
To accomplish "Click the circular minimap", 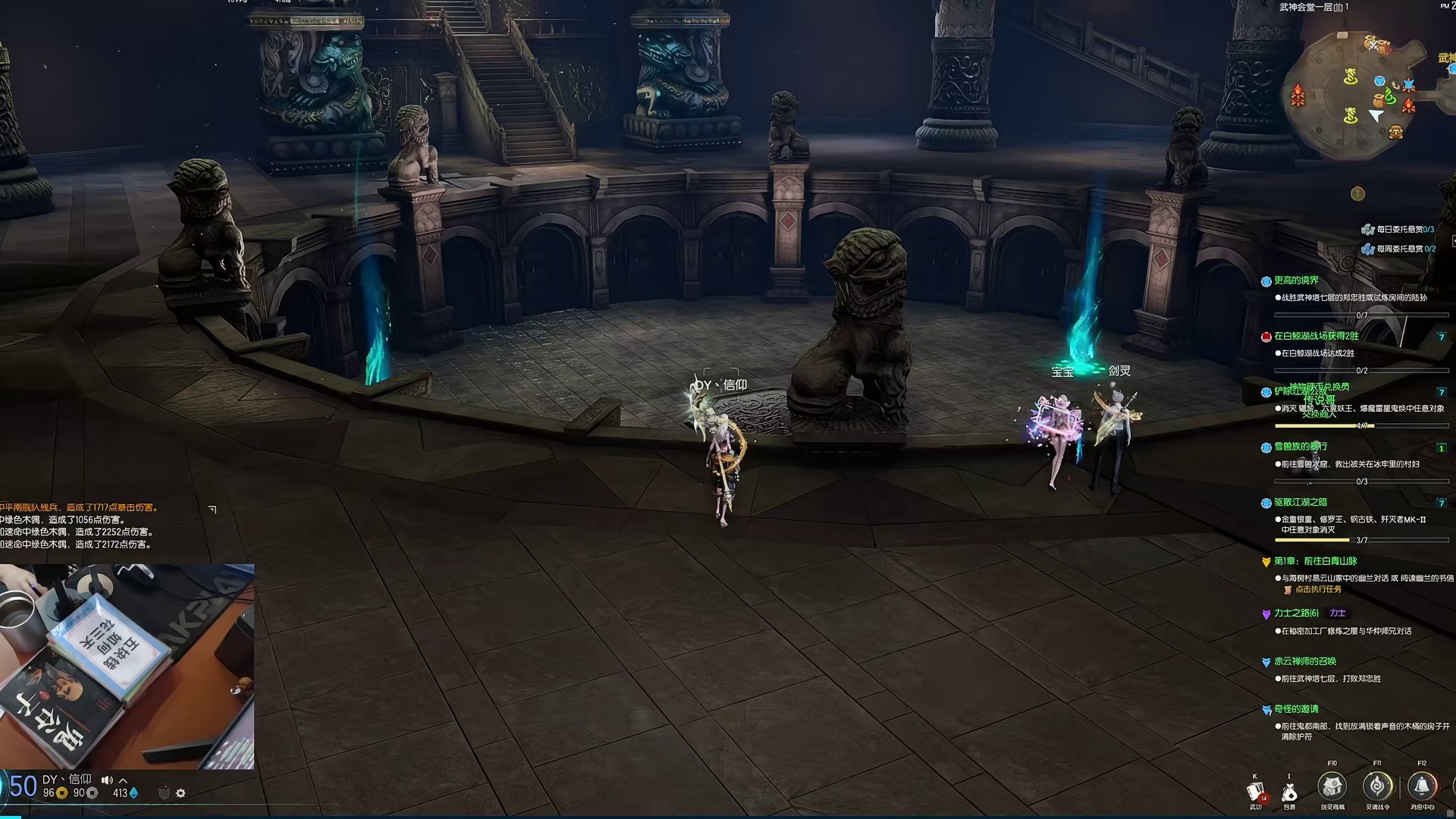I will 1355,95.
